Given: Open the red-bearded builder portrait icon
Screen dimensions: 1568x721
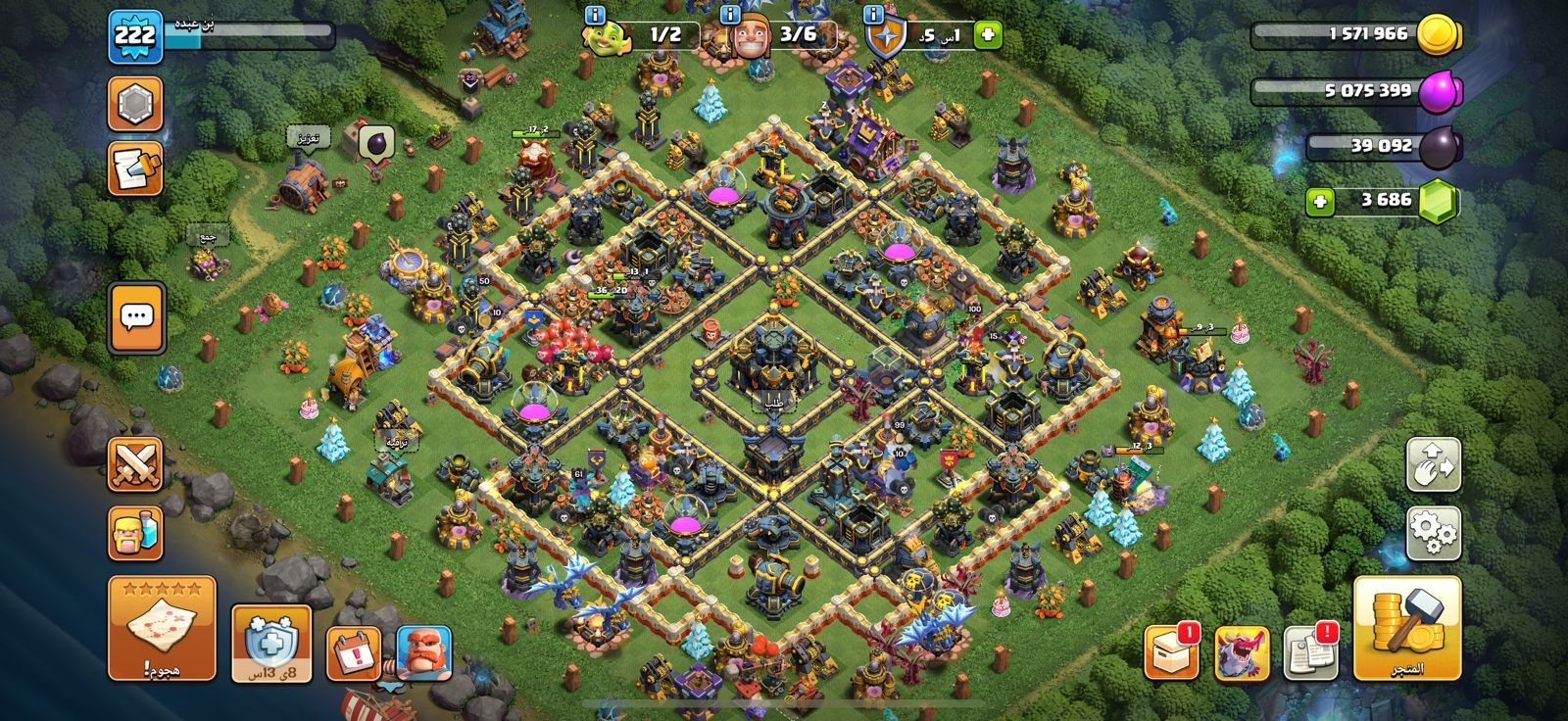Looking at the screenshot, I should [423, 653].
